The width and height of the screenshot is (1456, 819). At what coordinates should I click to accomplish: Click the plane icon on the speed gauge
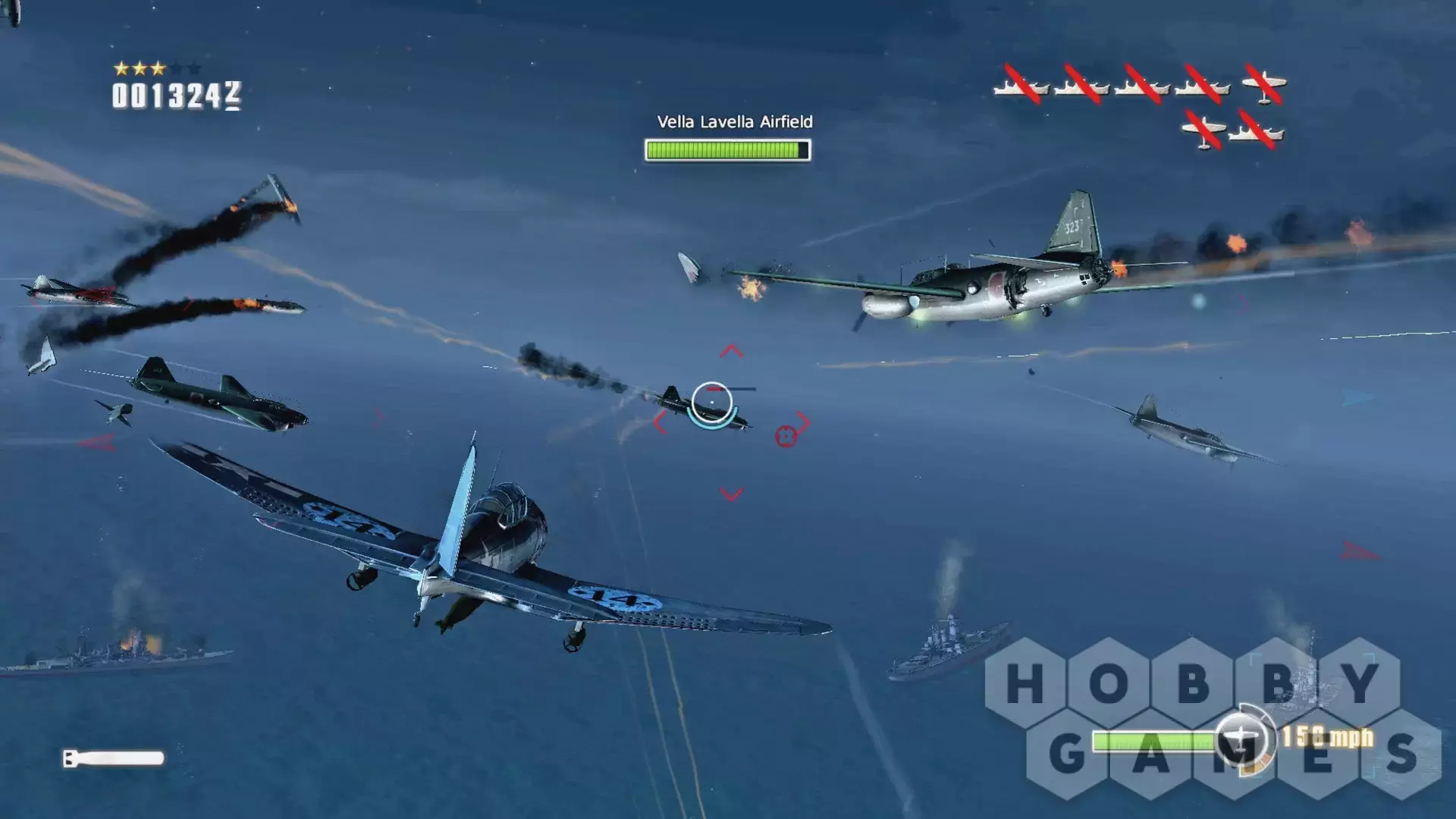1241,738
